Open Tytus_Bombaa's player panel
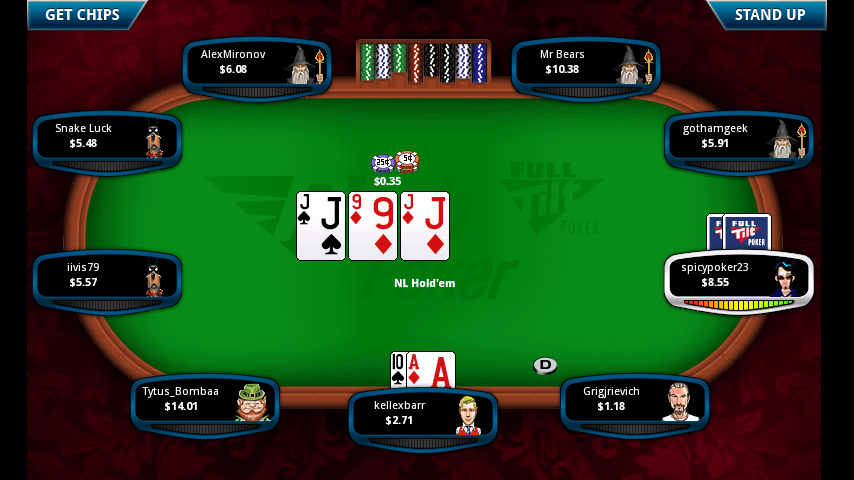854x480 pixels. point(205,401)
